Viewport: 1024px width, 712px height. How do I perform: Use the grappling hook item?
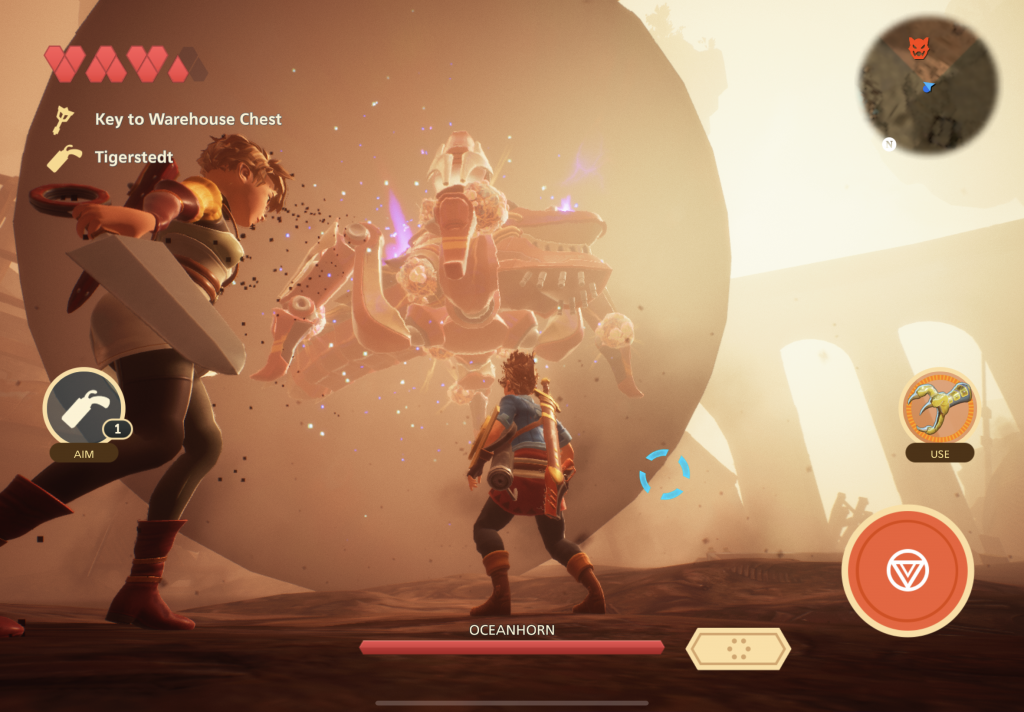939,406
